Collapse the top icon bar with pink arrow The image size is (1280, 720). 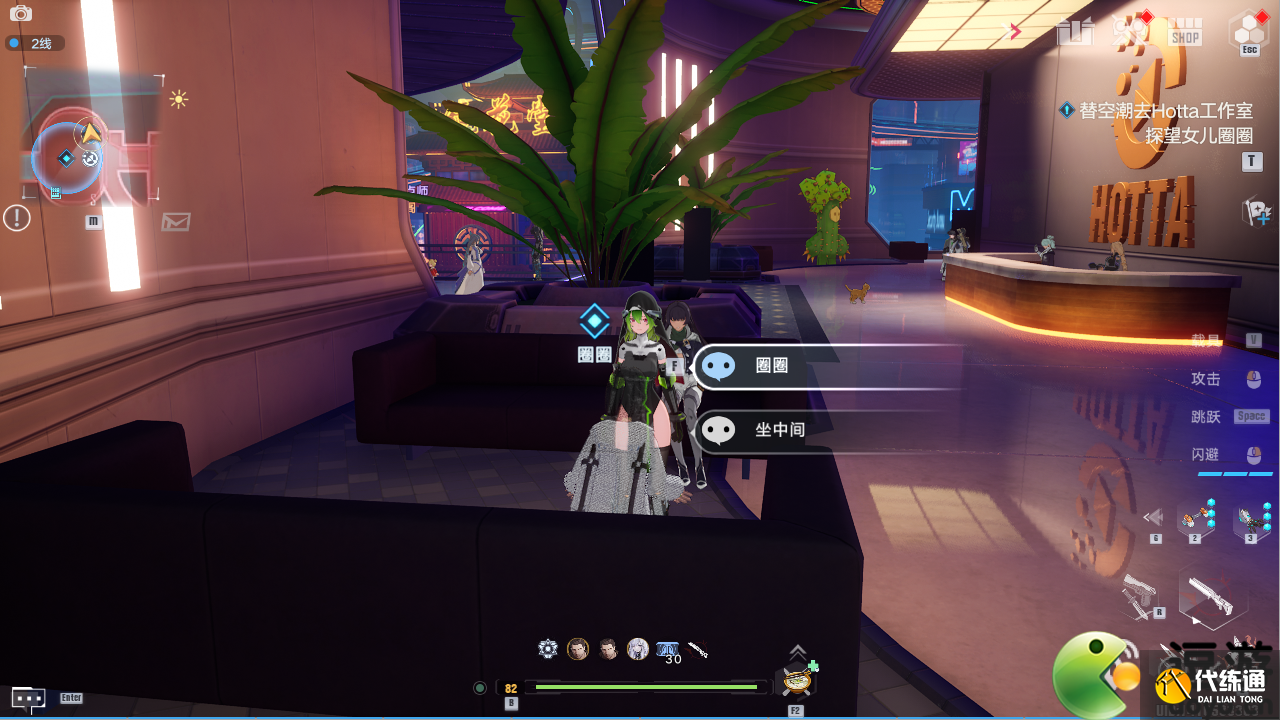click(x=1015, y=32)
